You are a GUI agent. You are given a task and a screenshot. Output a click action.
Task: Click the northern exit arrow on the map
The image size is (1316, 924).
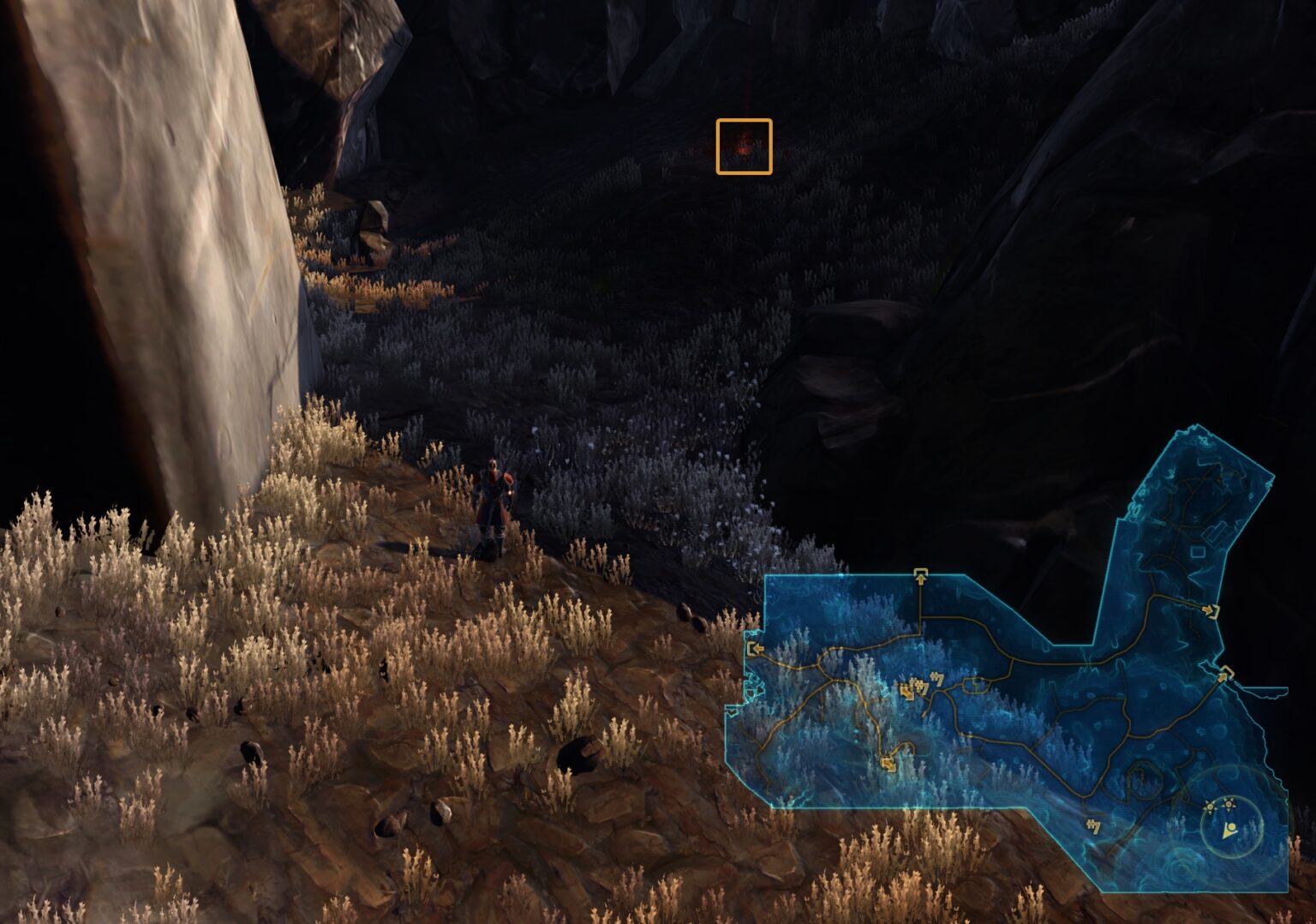pos(921,575)
